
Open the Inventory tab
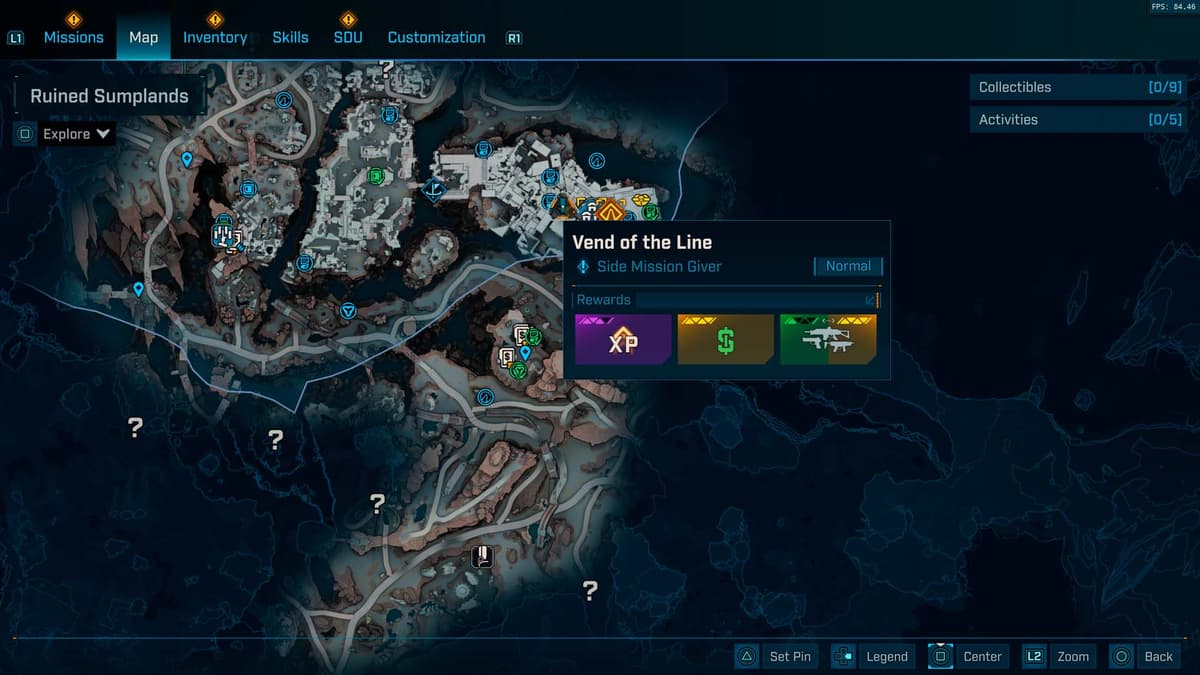[214, 37]
